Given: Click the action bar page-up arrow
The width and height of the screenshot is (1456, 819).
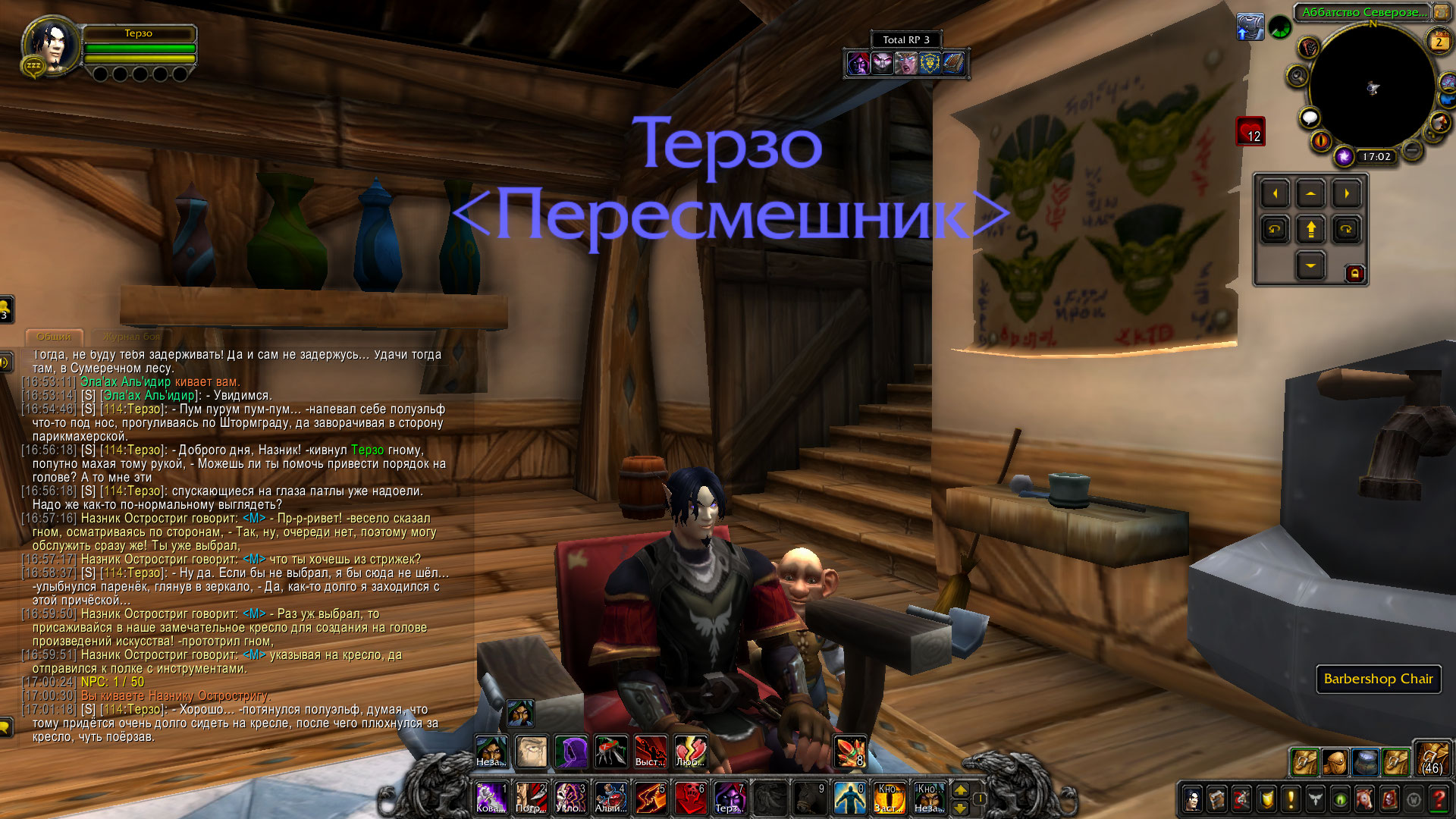Looking at the screenshot, I should (x=960, y=790).
